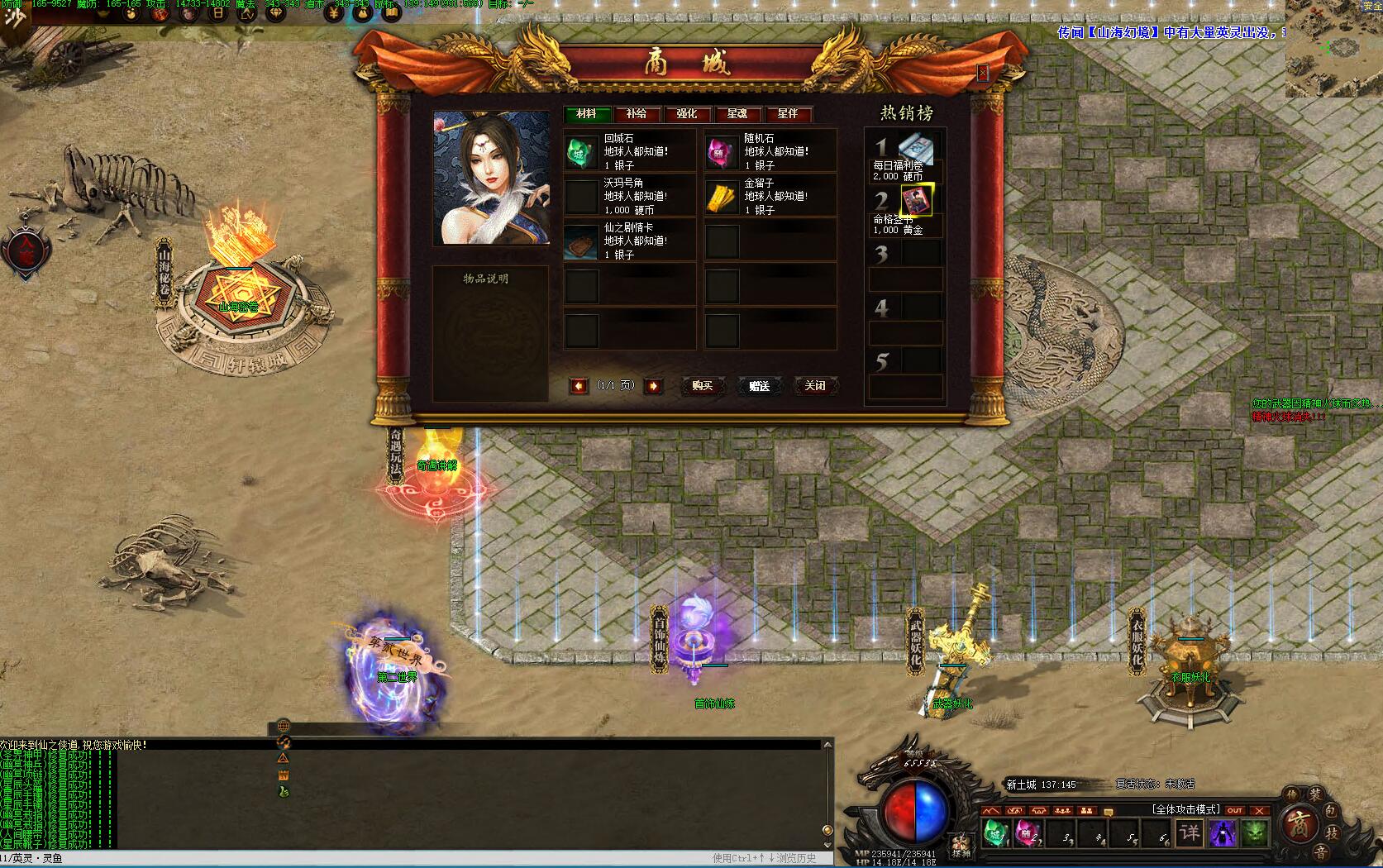This screenshot has width=1383, height=868.
Task: Select the 命格签书 bestseller item
Action: click(916, 200)
